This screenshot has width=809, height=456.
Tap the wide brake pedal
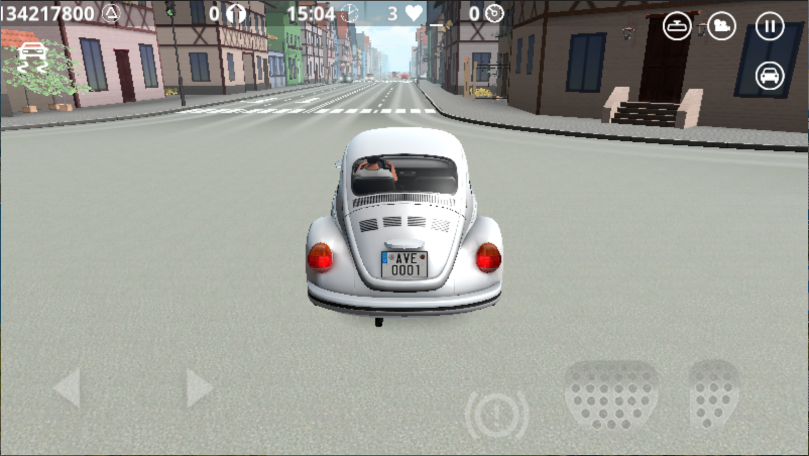click(x=611, y=395)
